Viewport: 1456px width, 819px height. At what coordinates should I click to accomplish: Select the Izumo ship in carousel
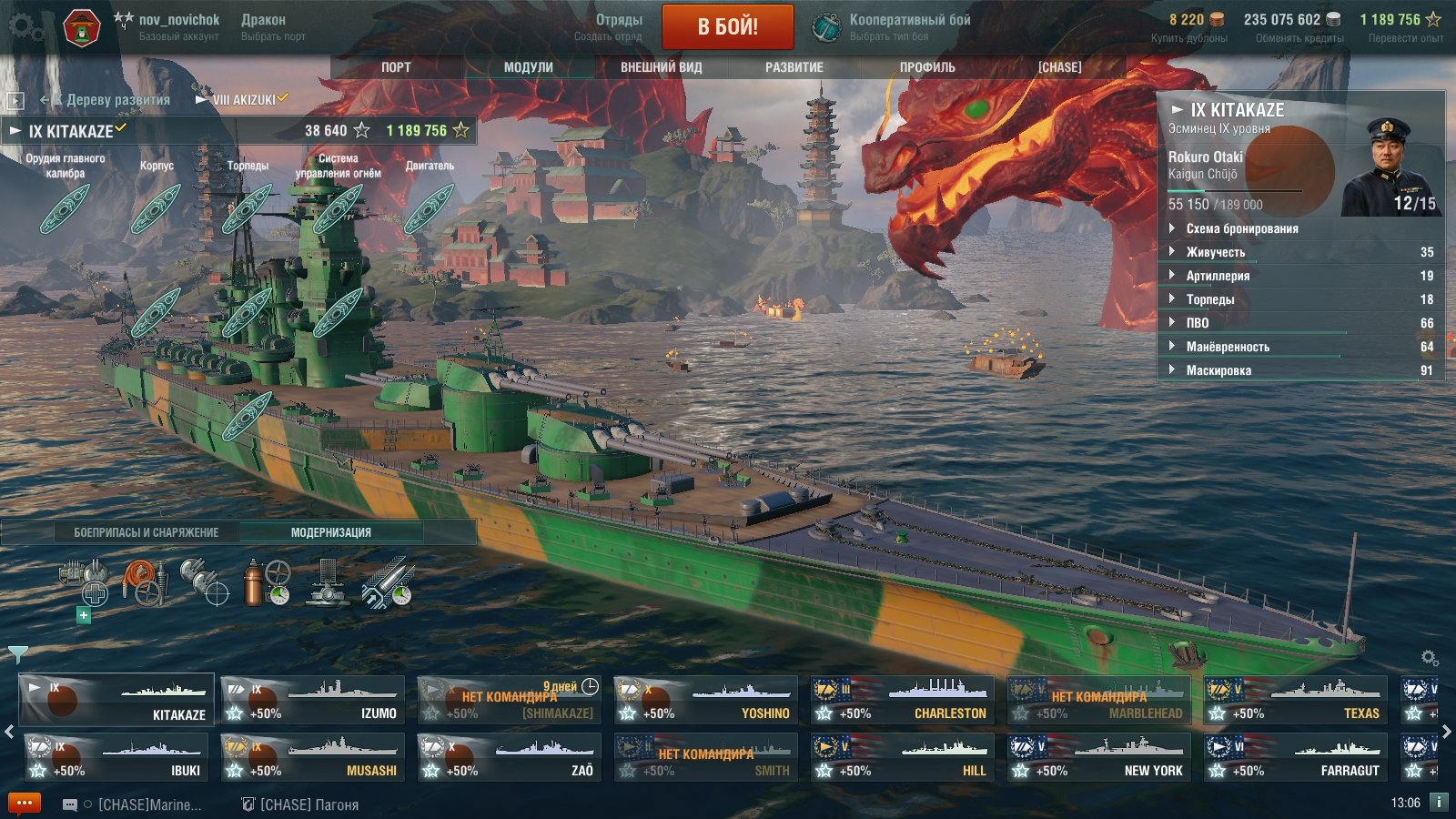[x=313, y=700]
